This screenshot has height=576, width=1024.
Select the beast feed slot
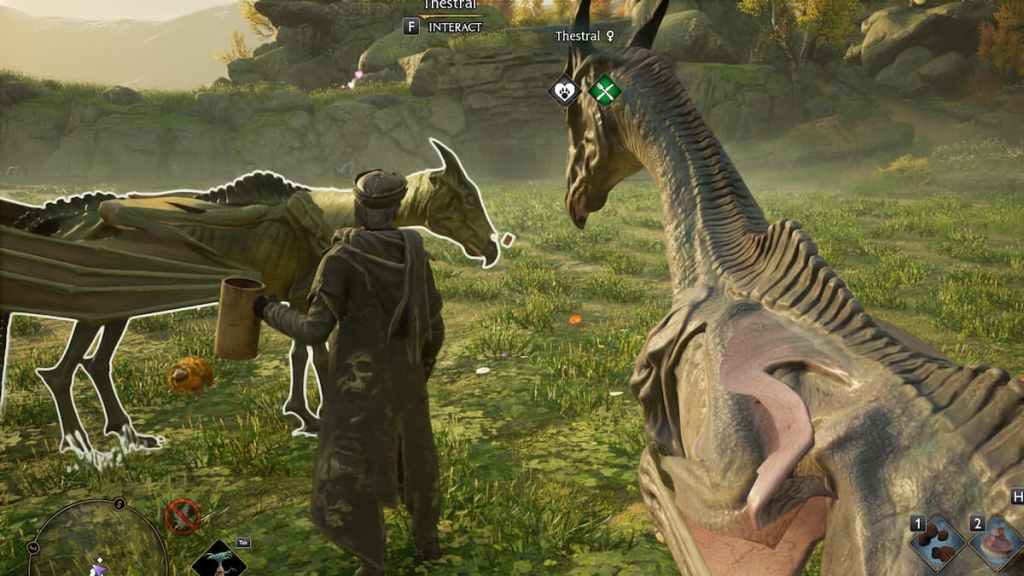point(937,543)
